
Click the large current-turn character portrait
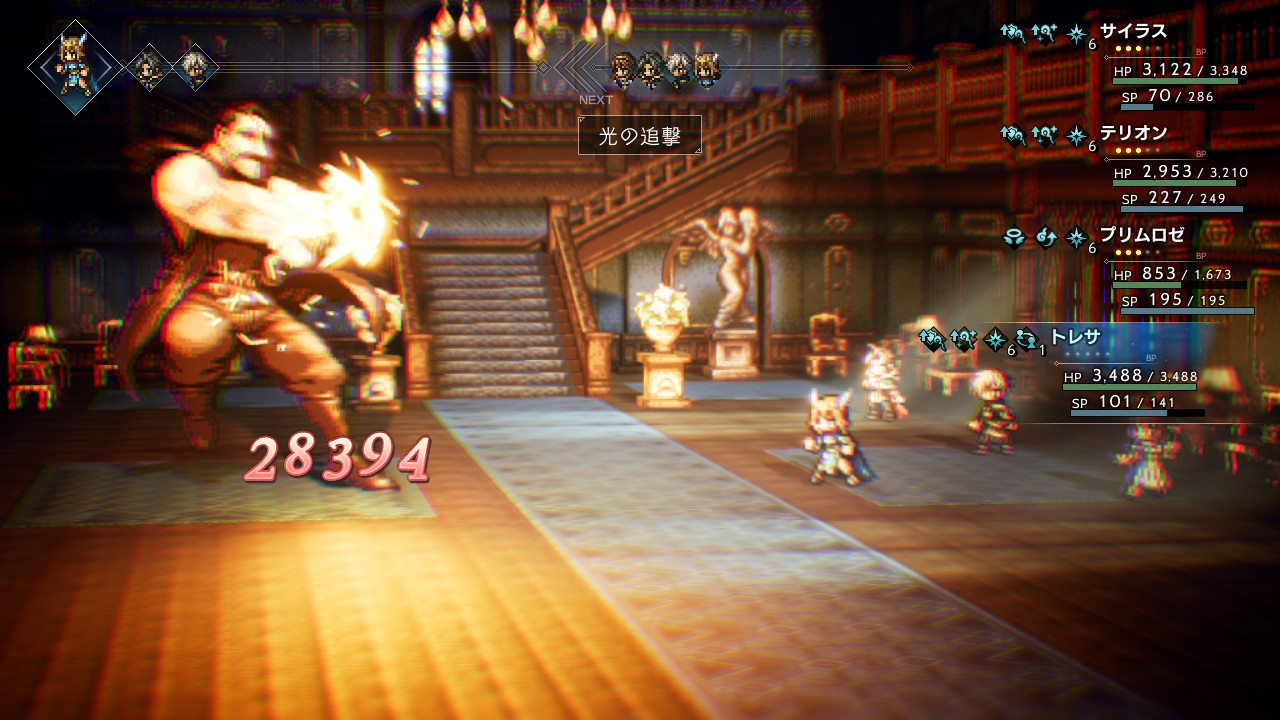pos(75,66)
